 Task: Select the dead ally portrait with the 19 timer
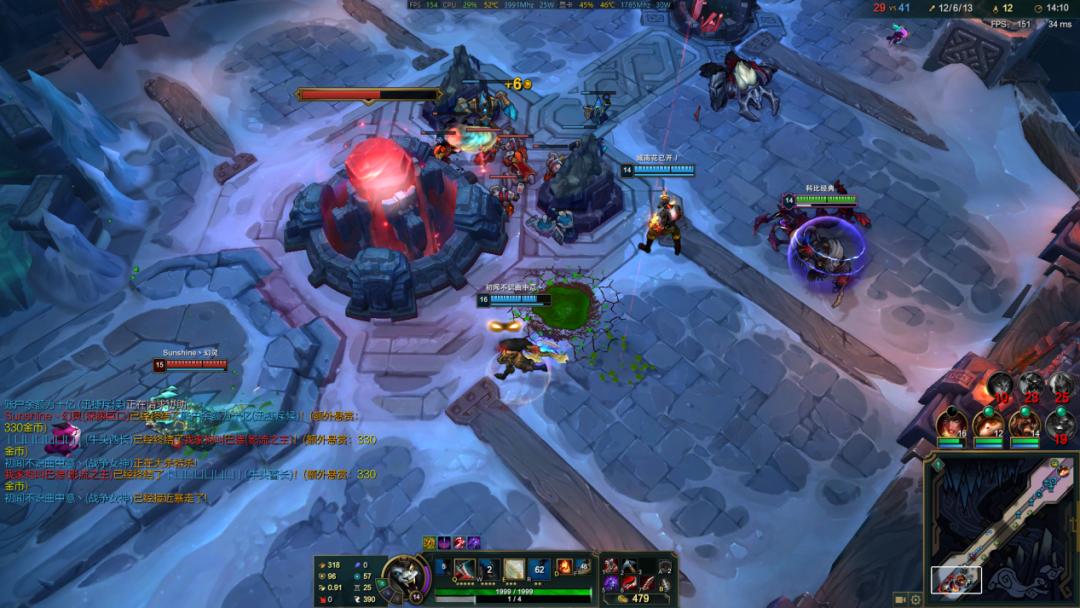click(1059, 424)
